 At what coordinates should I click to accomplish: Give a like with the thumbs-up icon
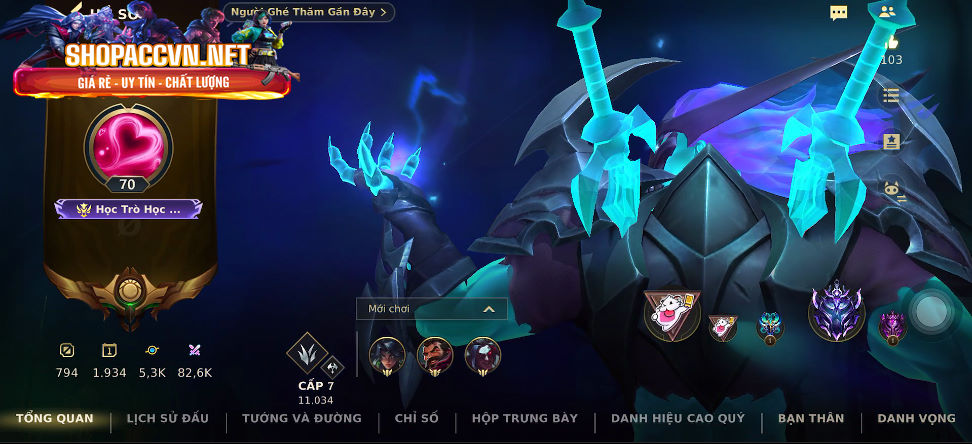pyautogui.click(x=891, y=43)
